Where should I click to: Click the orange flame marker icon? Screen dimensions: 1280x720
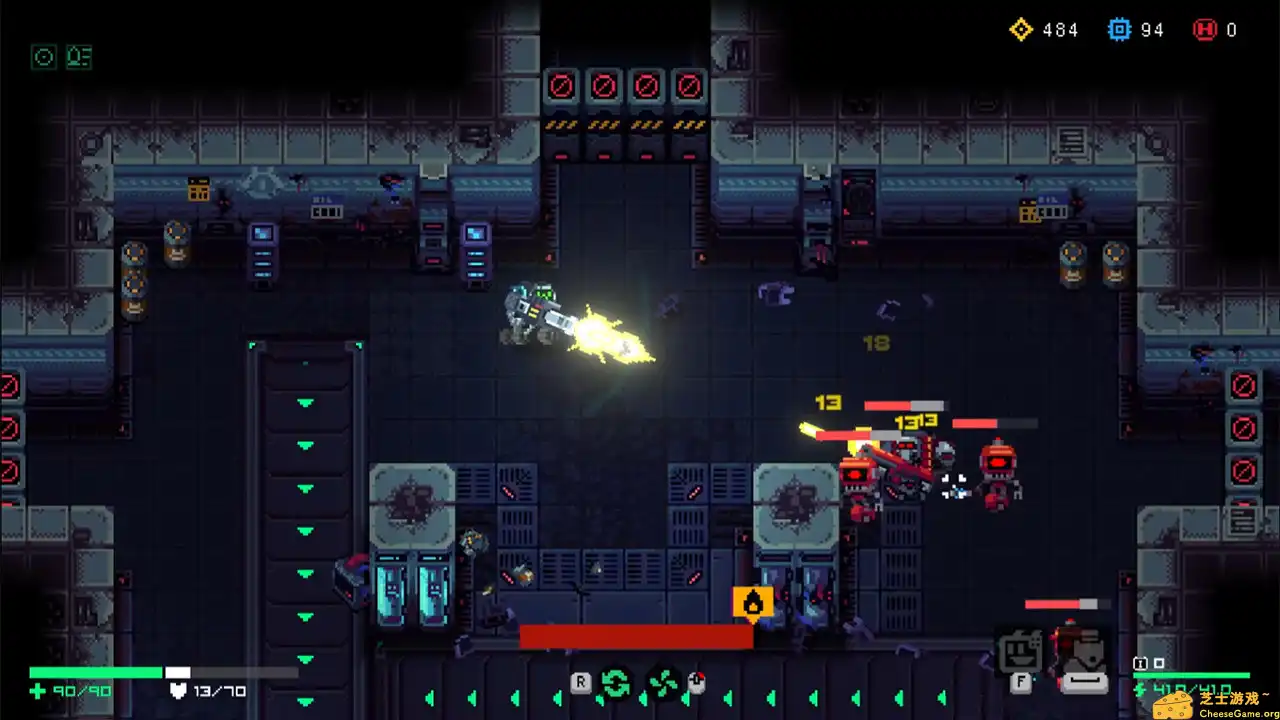pos(753,602)
